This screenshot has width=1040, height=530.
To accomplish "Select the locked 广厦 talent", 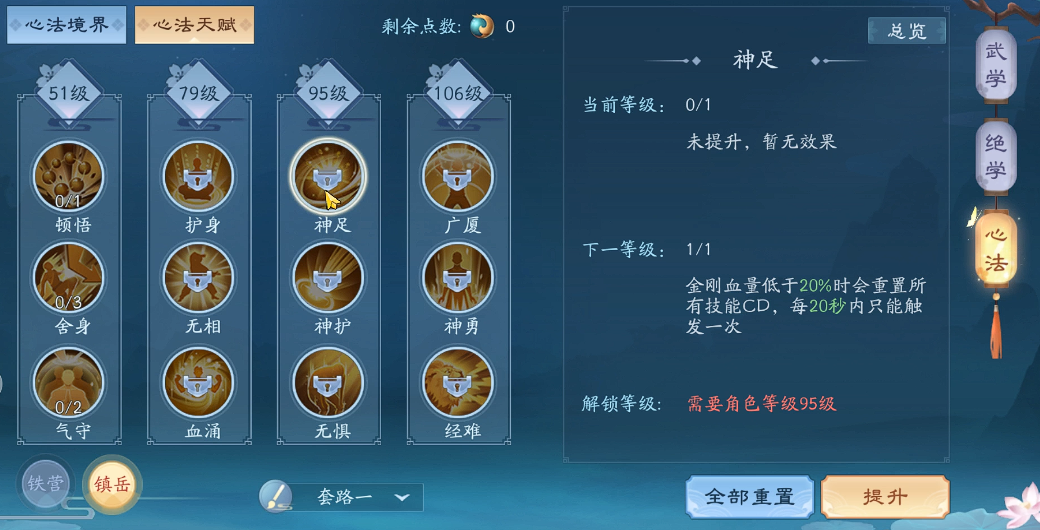I will [458, 176].
